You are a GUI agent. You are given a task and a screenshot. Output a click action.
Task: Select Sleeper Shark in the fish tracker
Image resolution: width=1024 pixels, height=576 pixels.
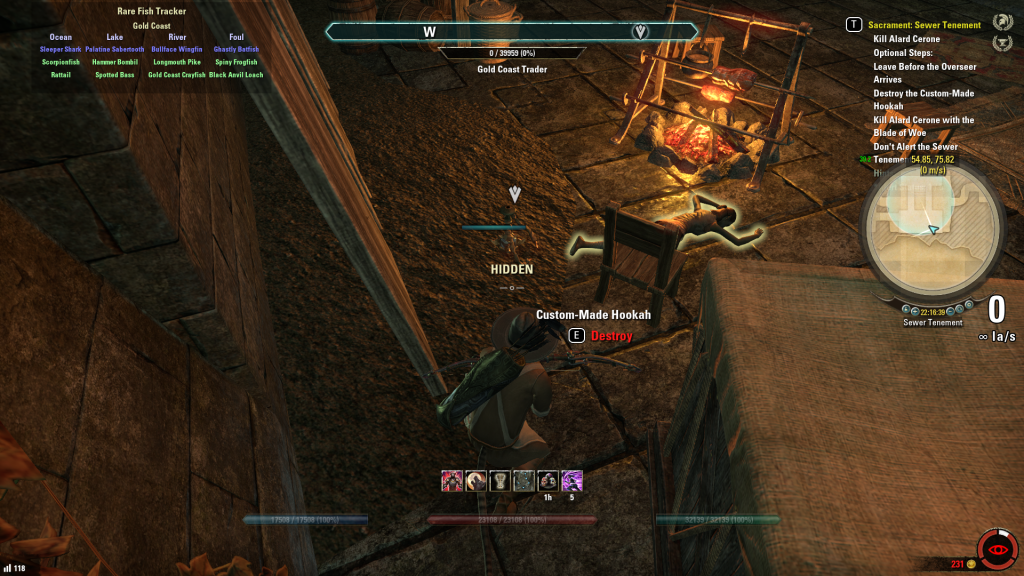pyautogui.click(x=61, y=49)
